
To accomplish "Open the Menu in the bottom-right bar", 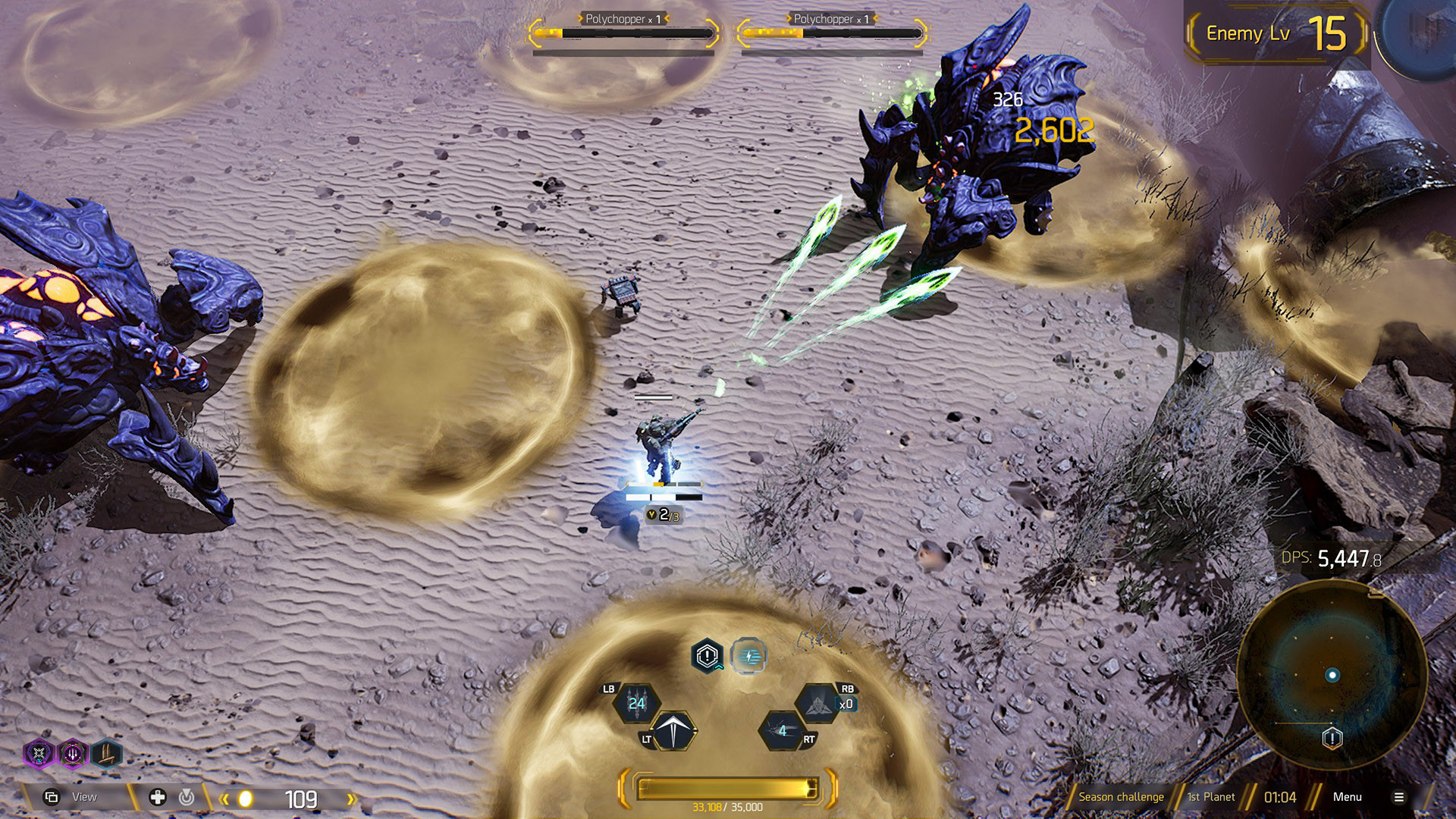I will pos(1348,797).
